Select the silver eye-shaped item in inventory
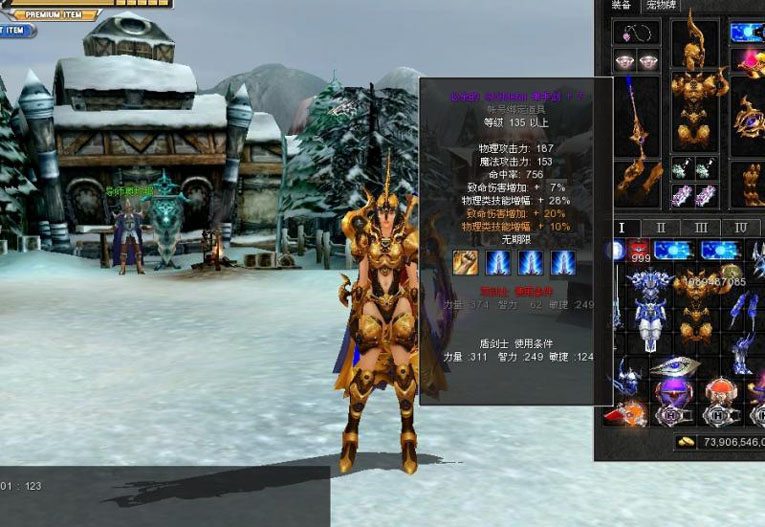 674,365
